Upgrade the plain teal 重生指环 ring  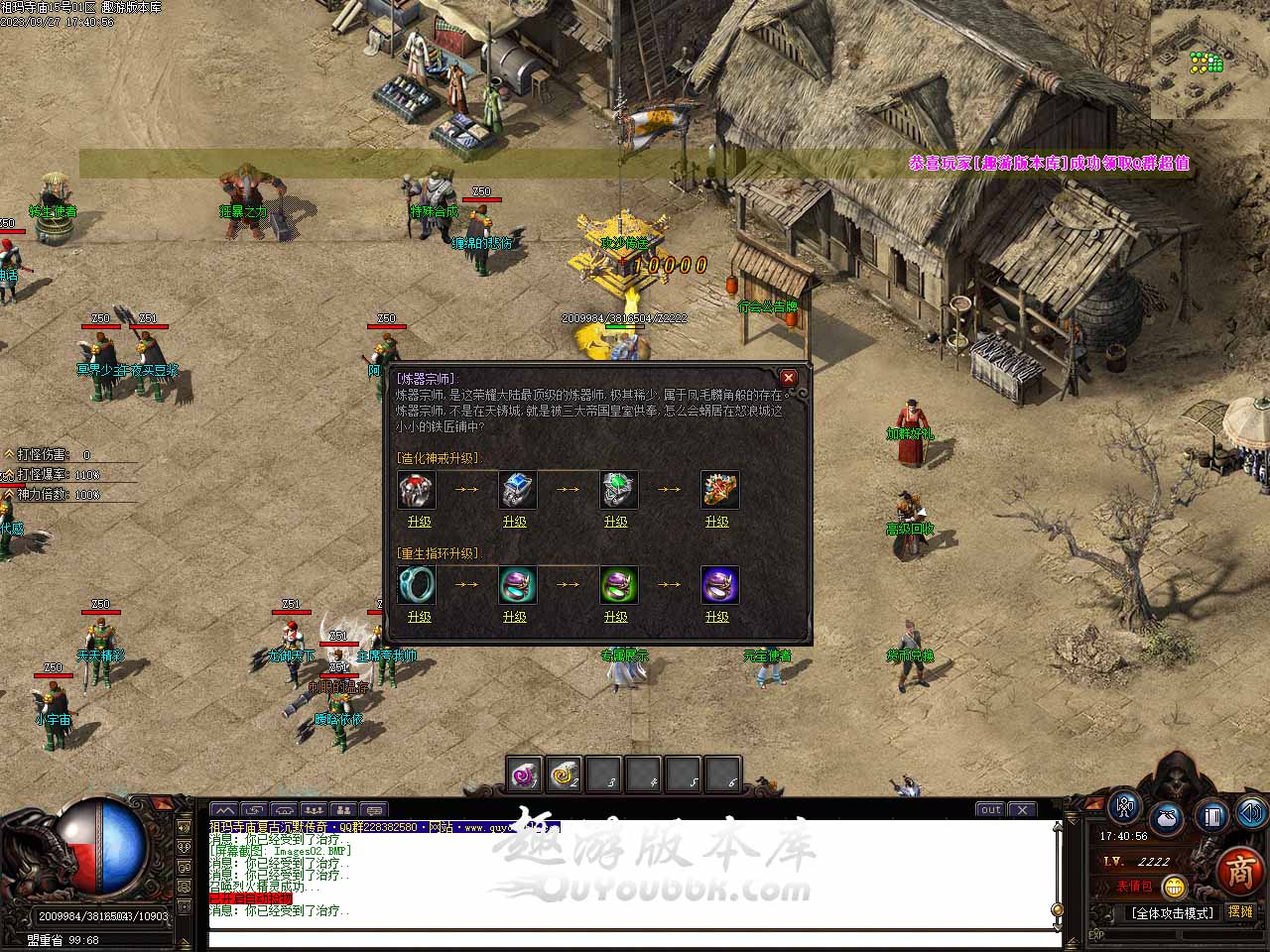[419, 617]
